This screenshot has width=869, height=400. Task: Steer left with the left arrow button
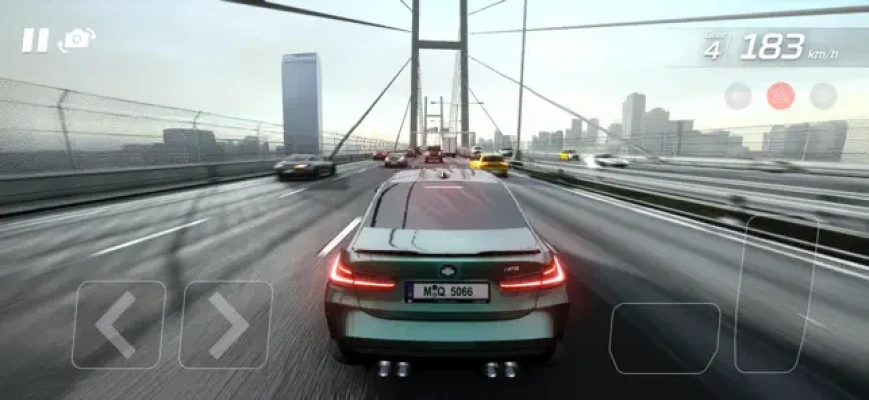click(118, 324)
